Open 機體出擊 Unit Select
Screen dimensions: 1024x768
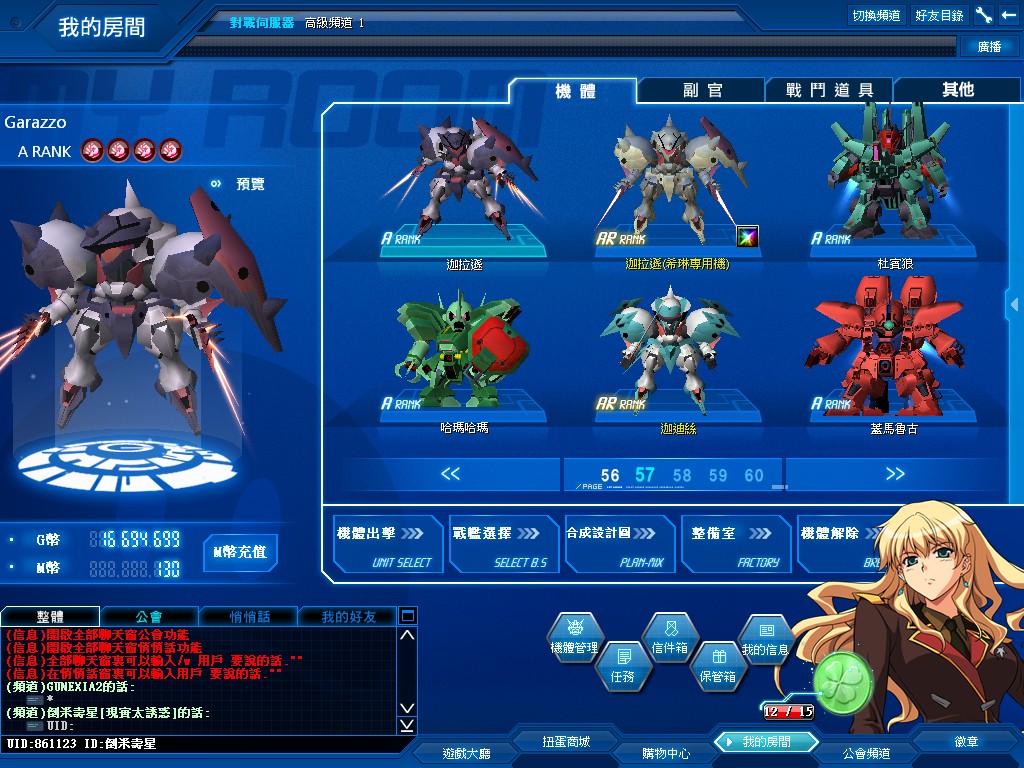[x=387, y=545]
